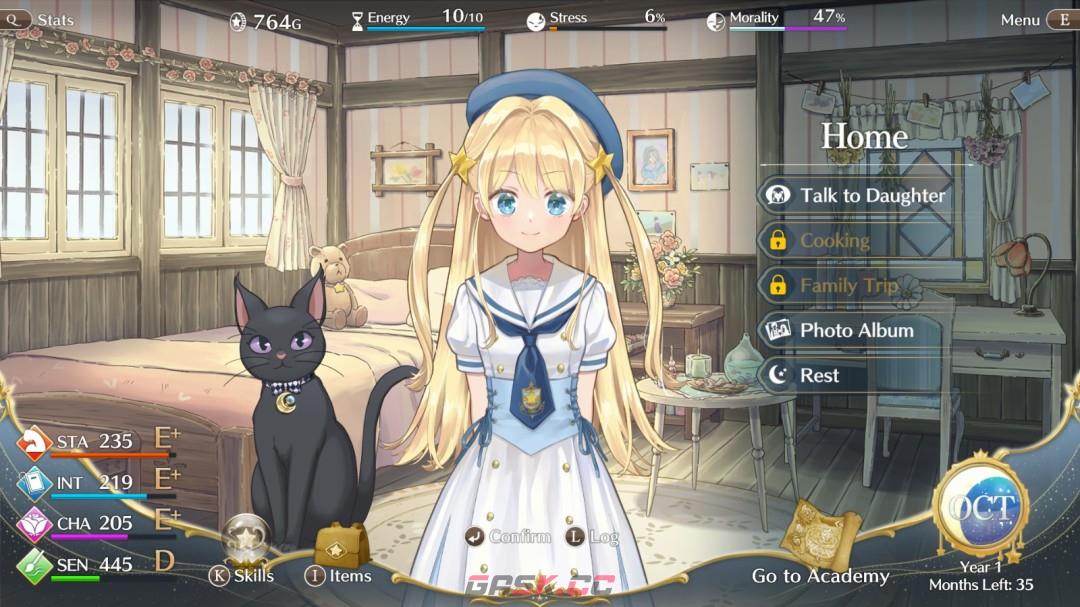The image size is (1080, 607).
Task: Open the conversation Log
Action: click(594, 537)
